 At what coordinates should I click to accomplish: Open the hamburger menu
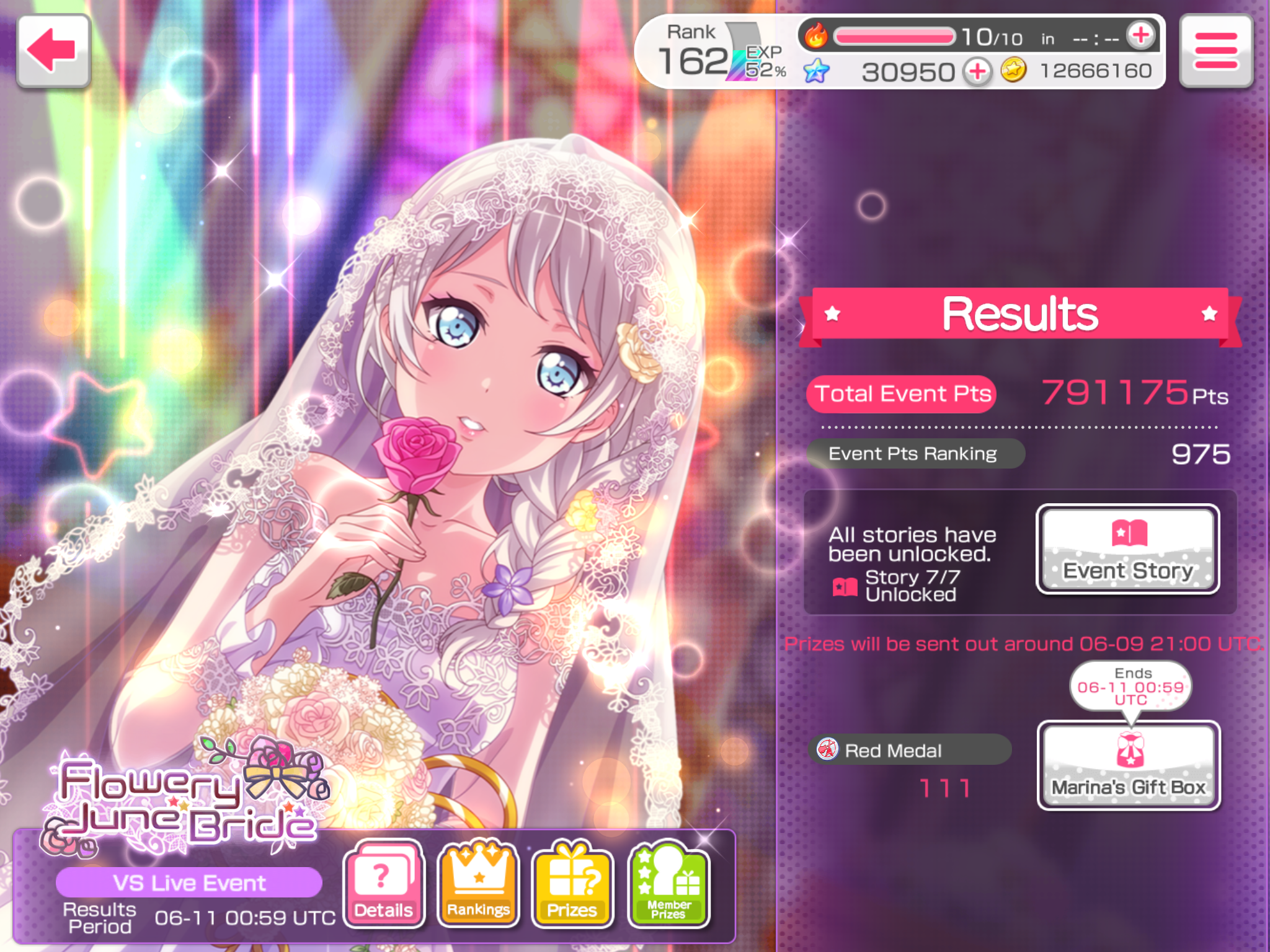click(x=1215, y=51)
